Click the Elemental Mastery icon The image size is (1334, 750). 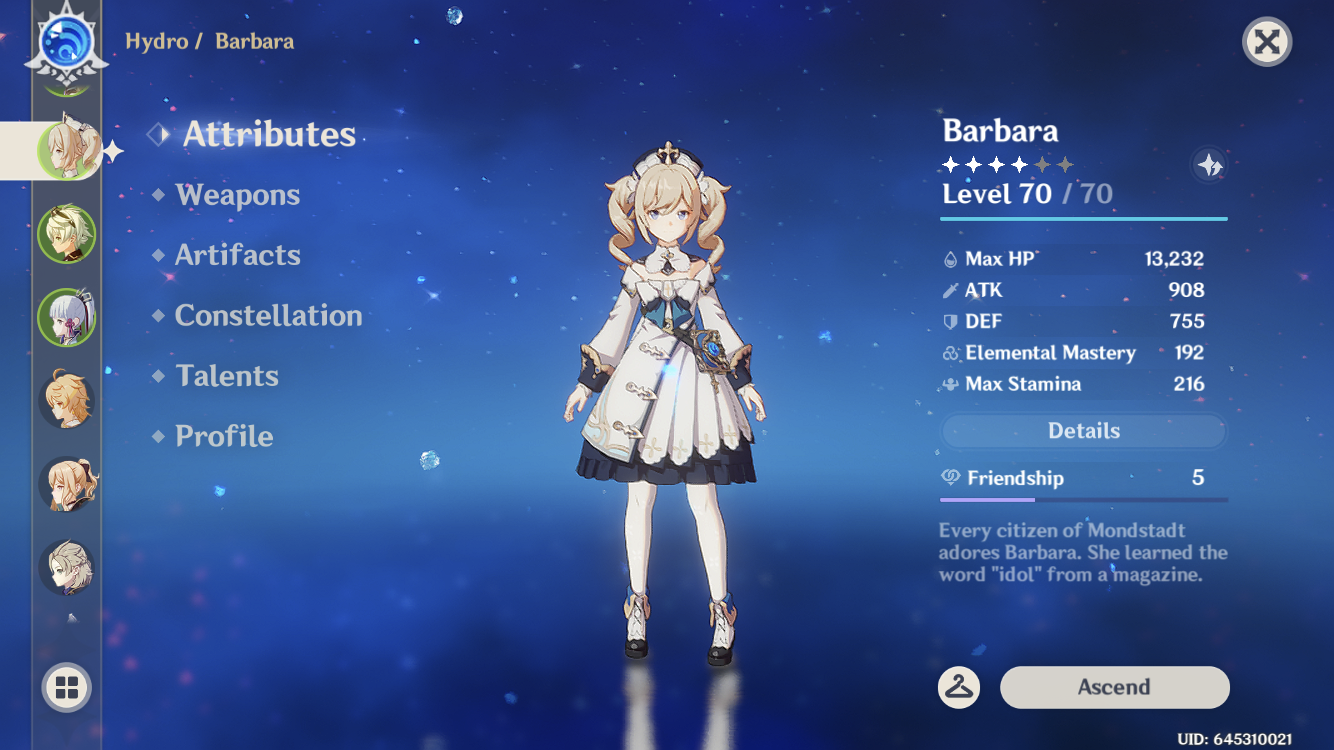click(952, 352)
